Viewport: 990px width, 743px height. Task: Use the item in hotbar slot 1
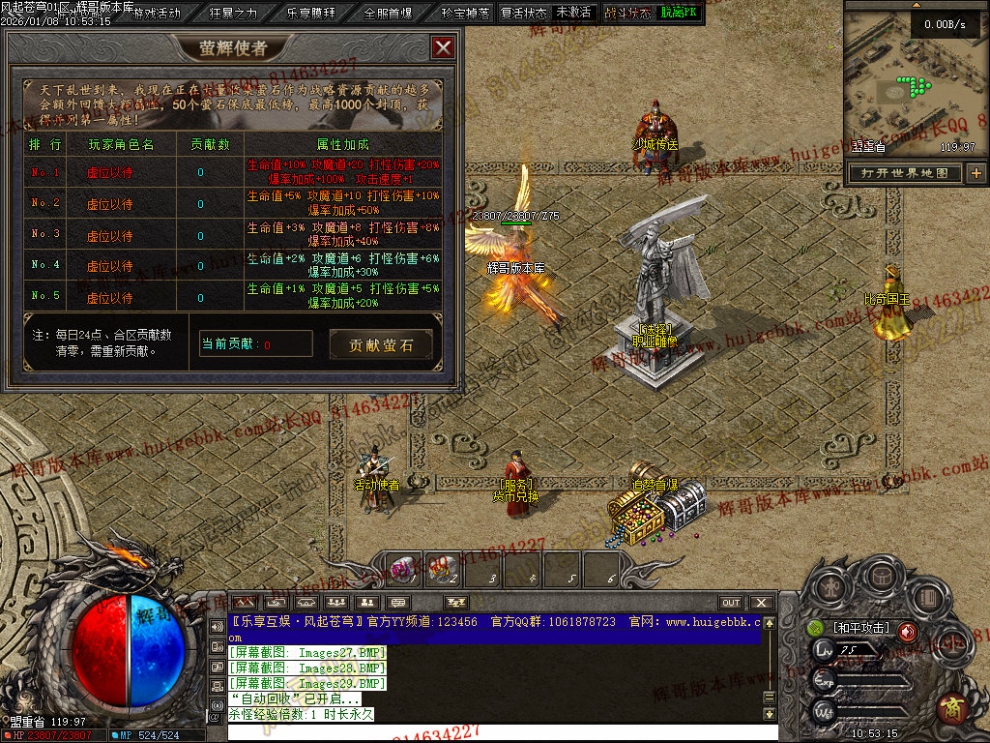click(406, 570)
